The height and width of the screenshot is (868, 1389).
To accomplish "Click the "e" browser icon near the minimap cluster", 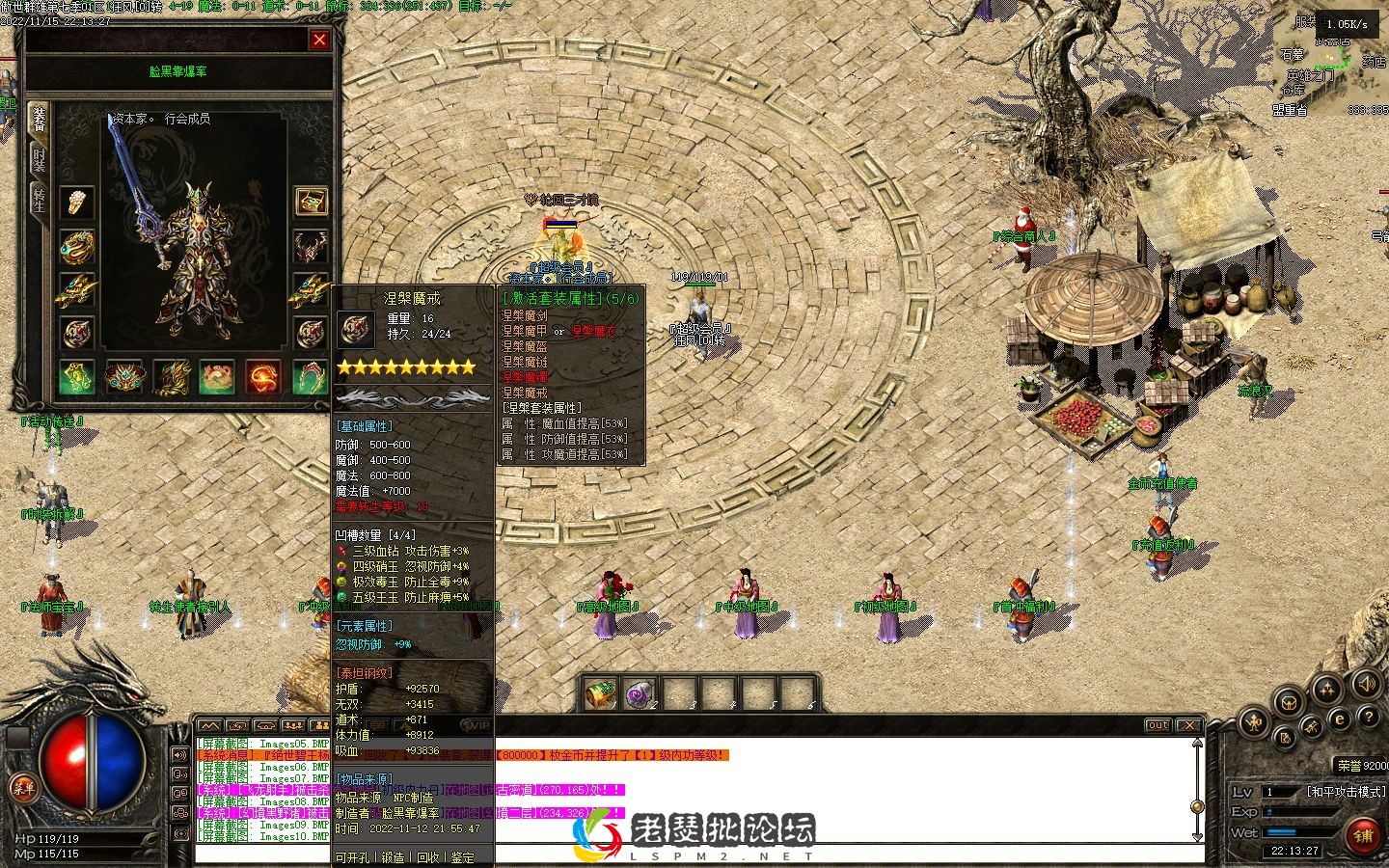I will pos(1339,719).
